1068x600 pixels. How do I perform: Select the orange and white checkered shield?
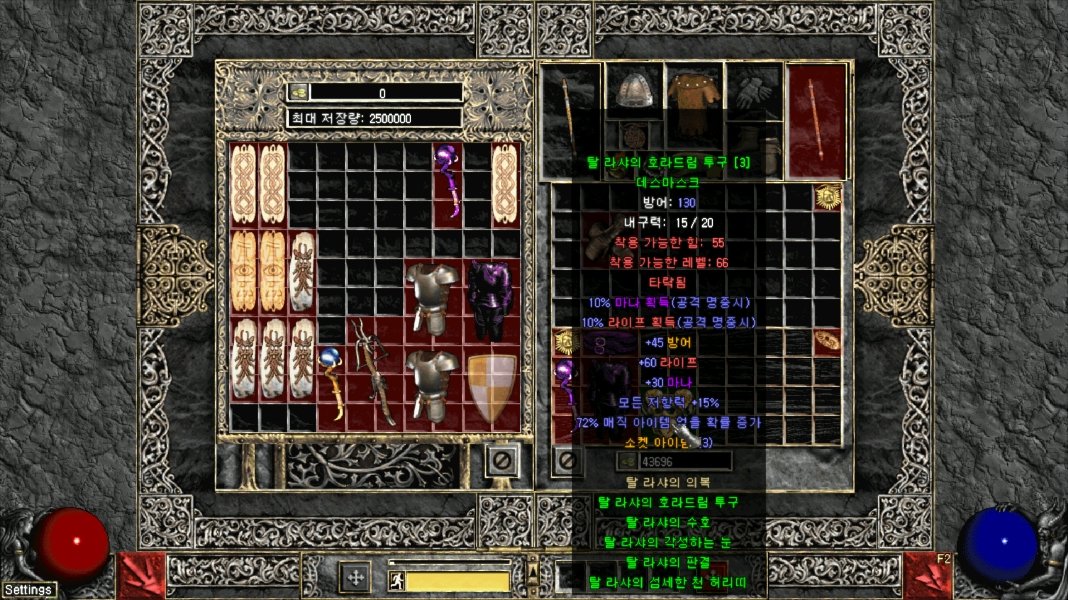[x=491, y=387]
